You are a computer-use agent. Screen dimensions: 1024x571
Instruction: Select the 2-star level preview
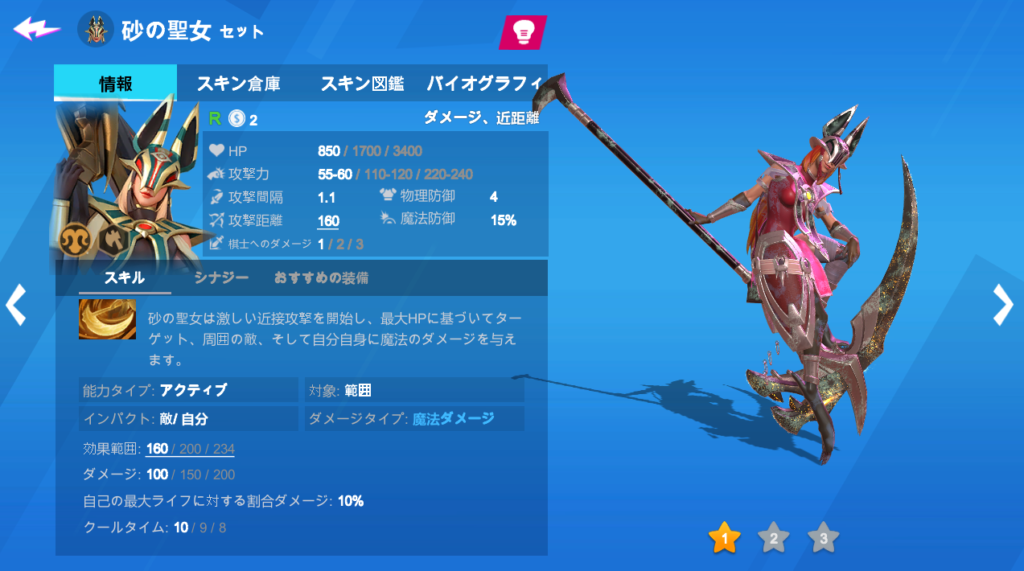coord(773,539)
